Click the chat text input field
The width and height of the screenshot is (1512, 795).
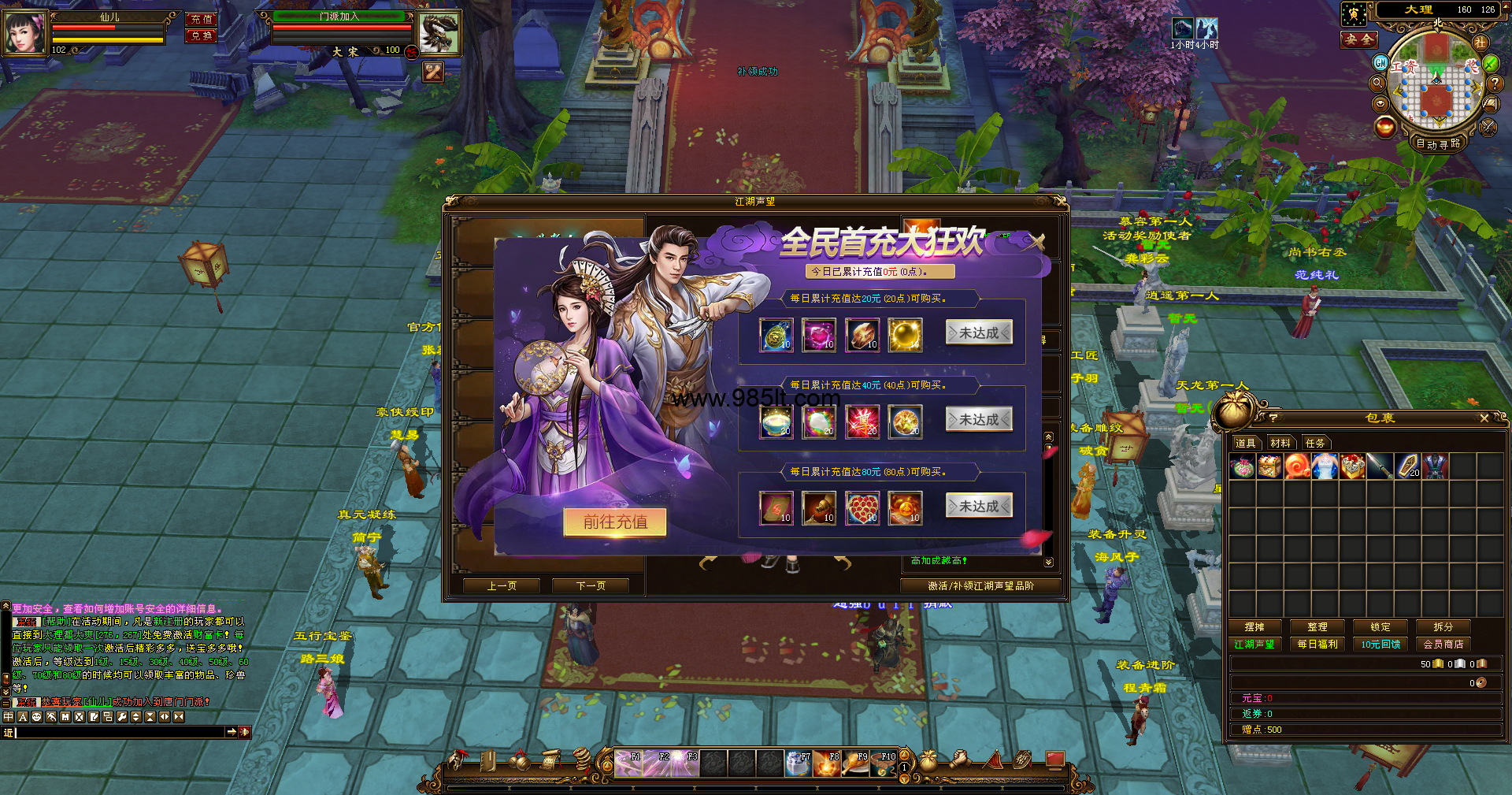120,732
